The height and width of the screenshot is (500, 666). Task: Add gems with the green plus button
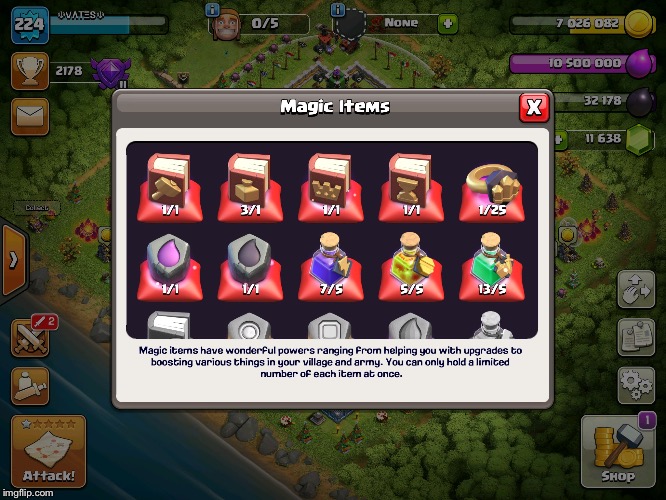[x=446, y=21]
